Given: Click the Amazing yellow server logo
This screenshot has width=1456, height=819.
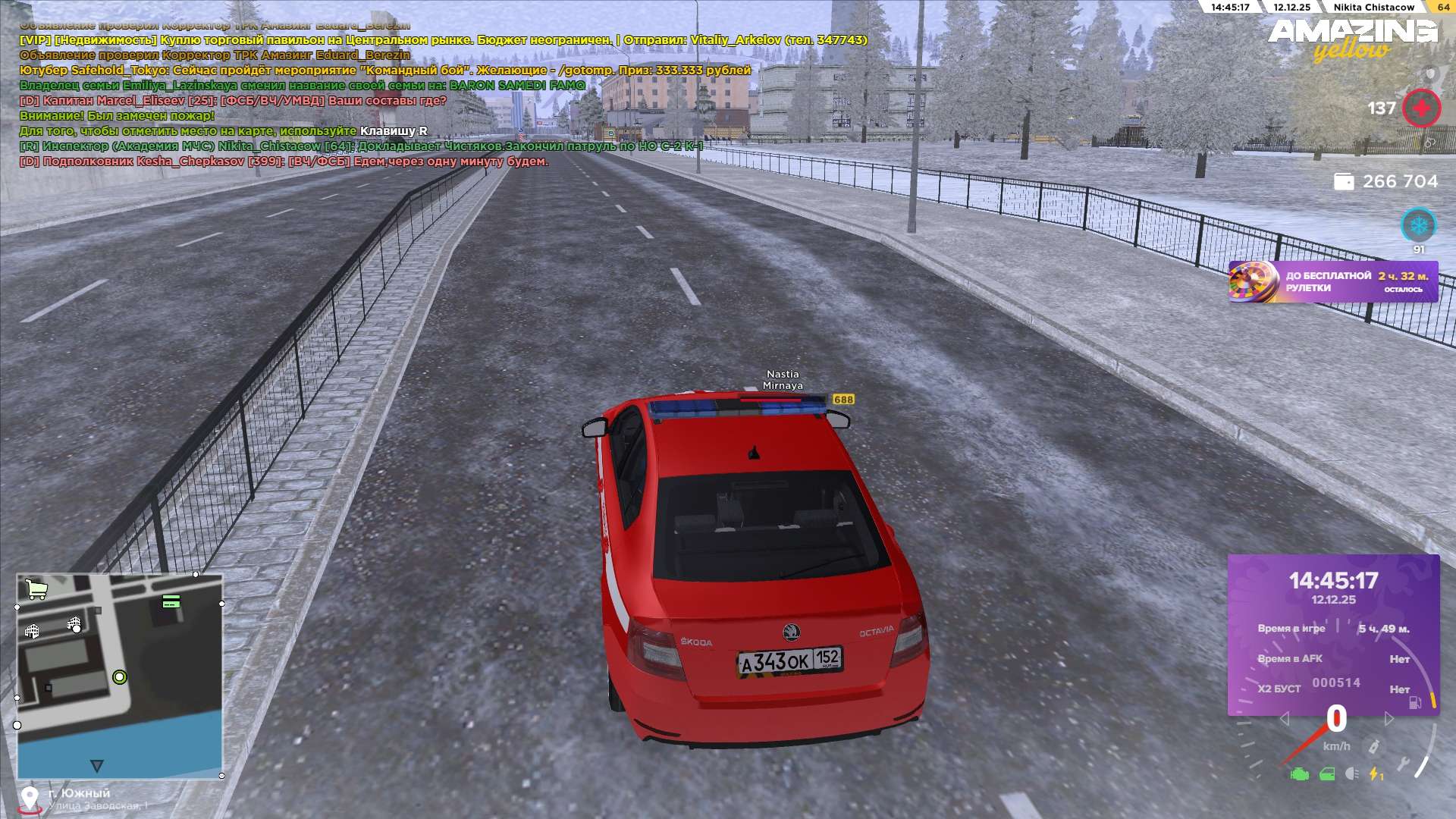Looking at the screenshot, I should tap(1352, 38).
